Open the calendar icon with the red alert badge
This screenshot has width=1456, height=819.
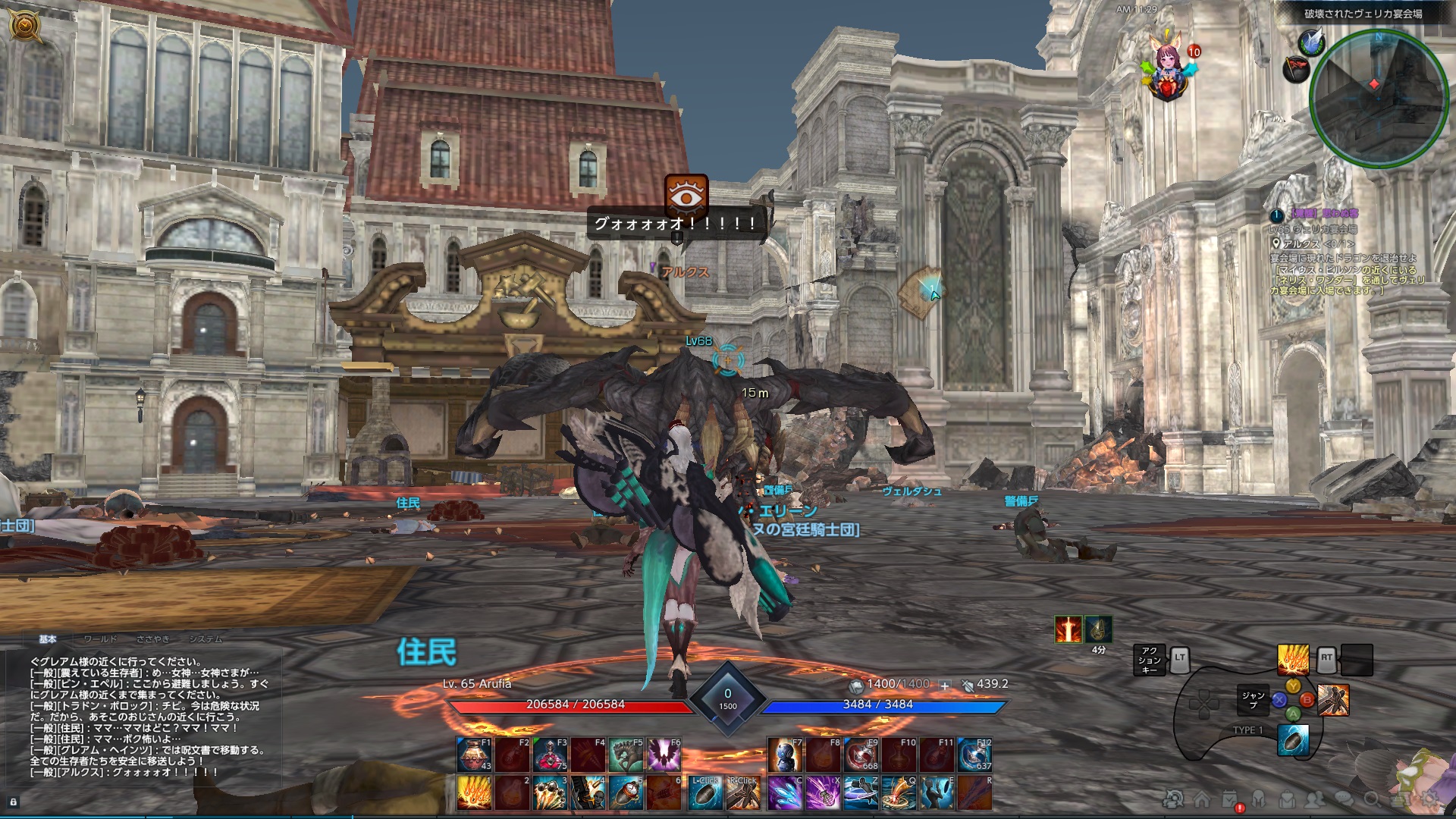coord(1229,799)
